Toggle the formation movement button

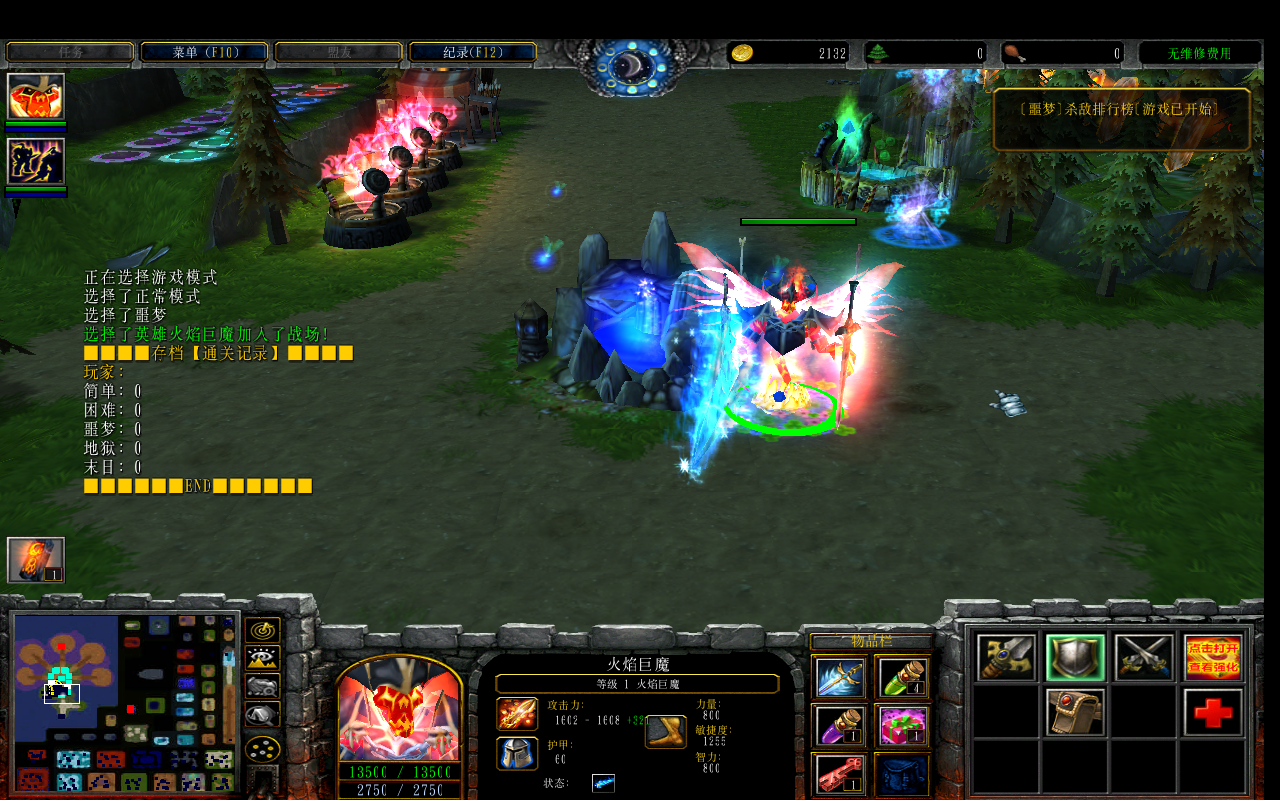262,748
